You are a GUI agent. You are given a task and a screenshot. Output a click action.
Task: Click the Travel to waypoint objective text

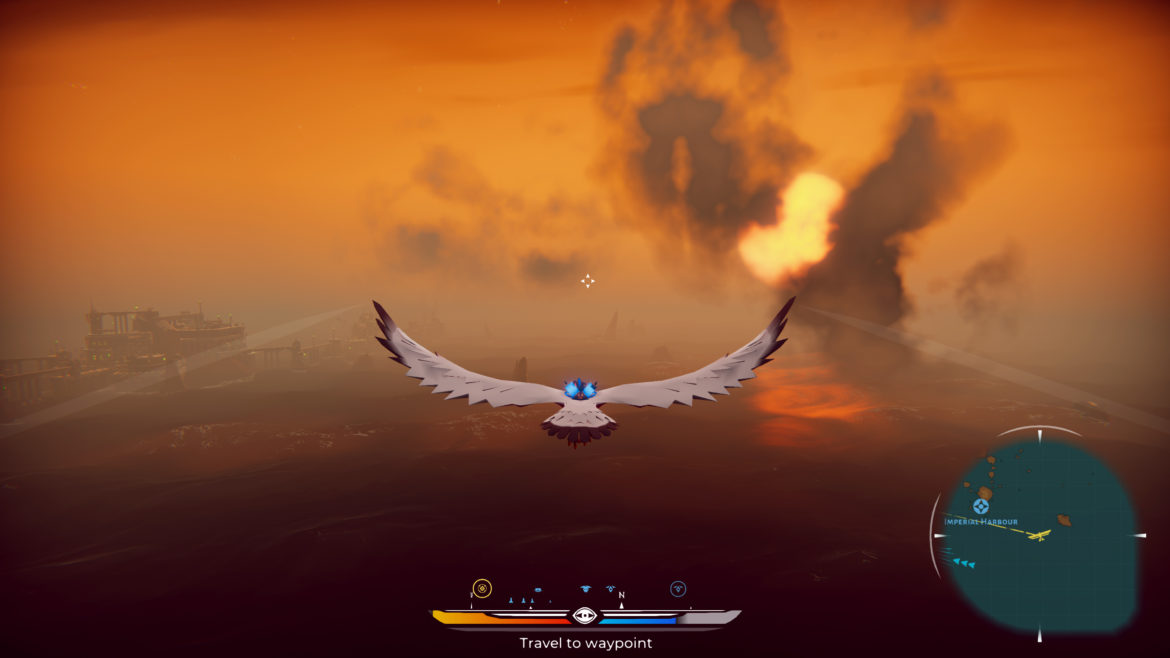(x=585, y=643)
